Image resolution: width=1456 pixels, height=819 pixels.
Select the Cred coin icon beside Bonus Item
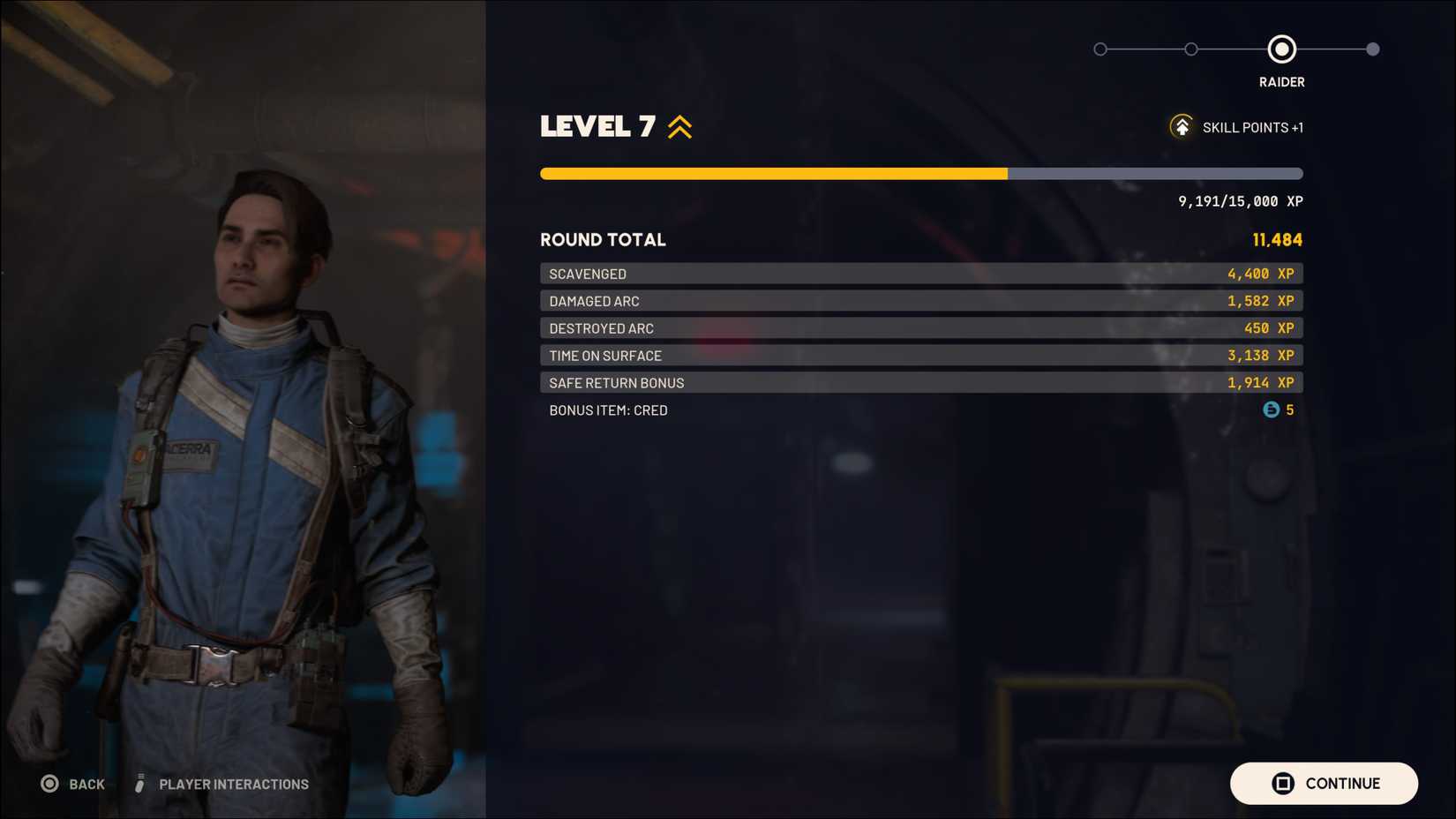(1269, 409)
